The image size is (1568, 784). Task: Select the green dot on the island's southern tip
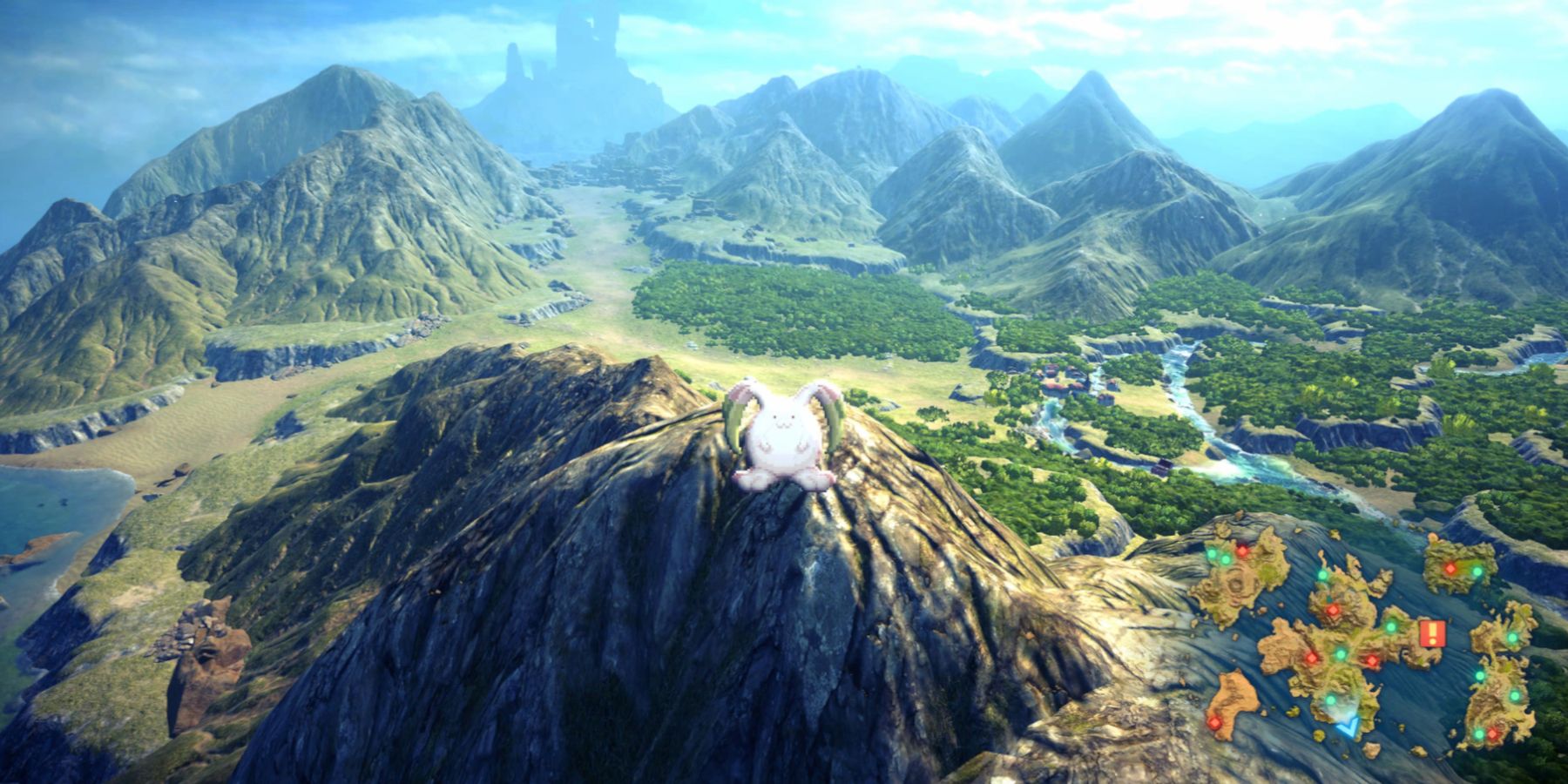click(1478, 733)
